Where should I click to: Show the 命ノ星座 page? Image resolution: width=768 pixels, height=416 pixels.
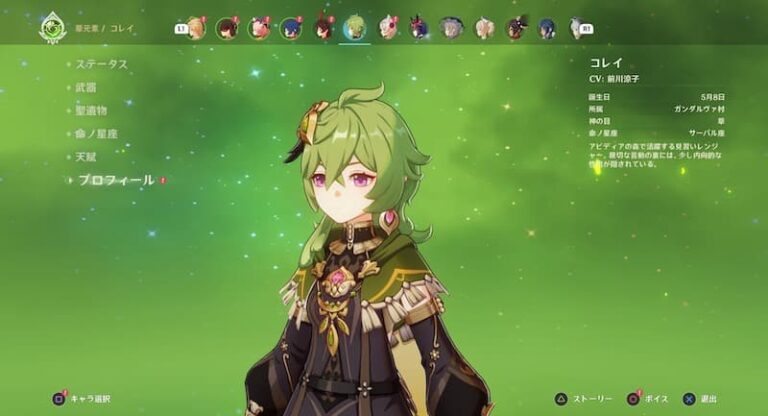pos(95,134)
